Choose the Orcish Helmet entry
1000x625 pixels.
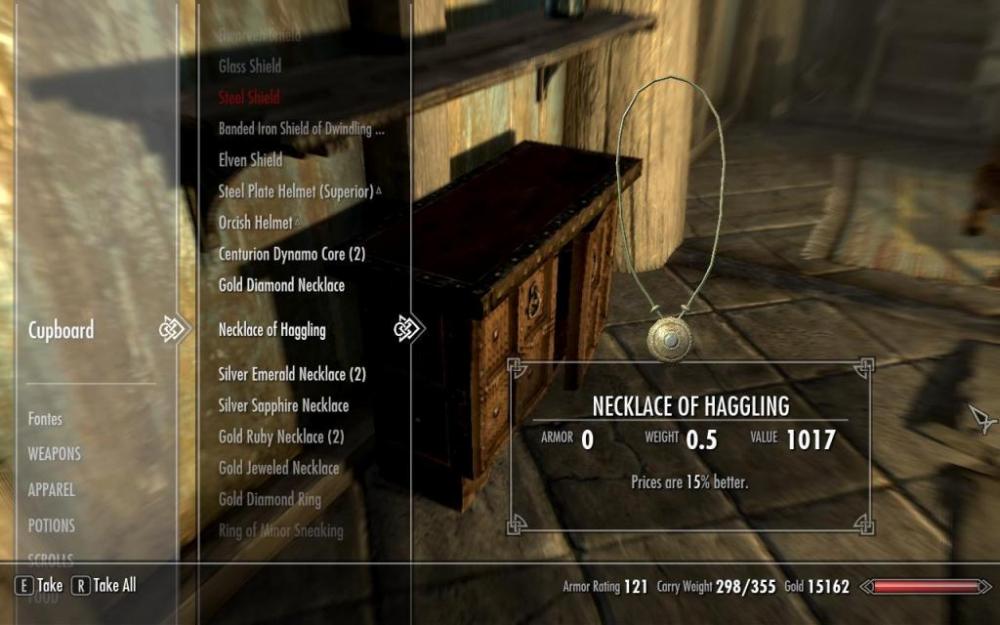coord(258,223)
